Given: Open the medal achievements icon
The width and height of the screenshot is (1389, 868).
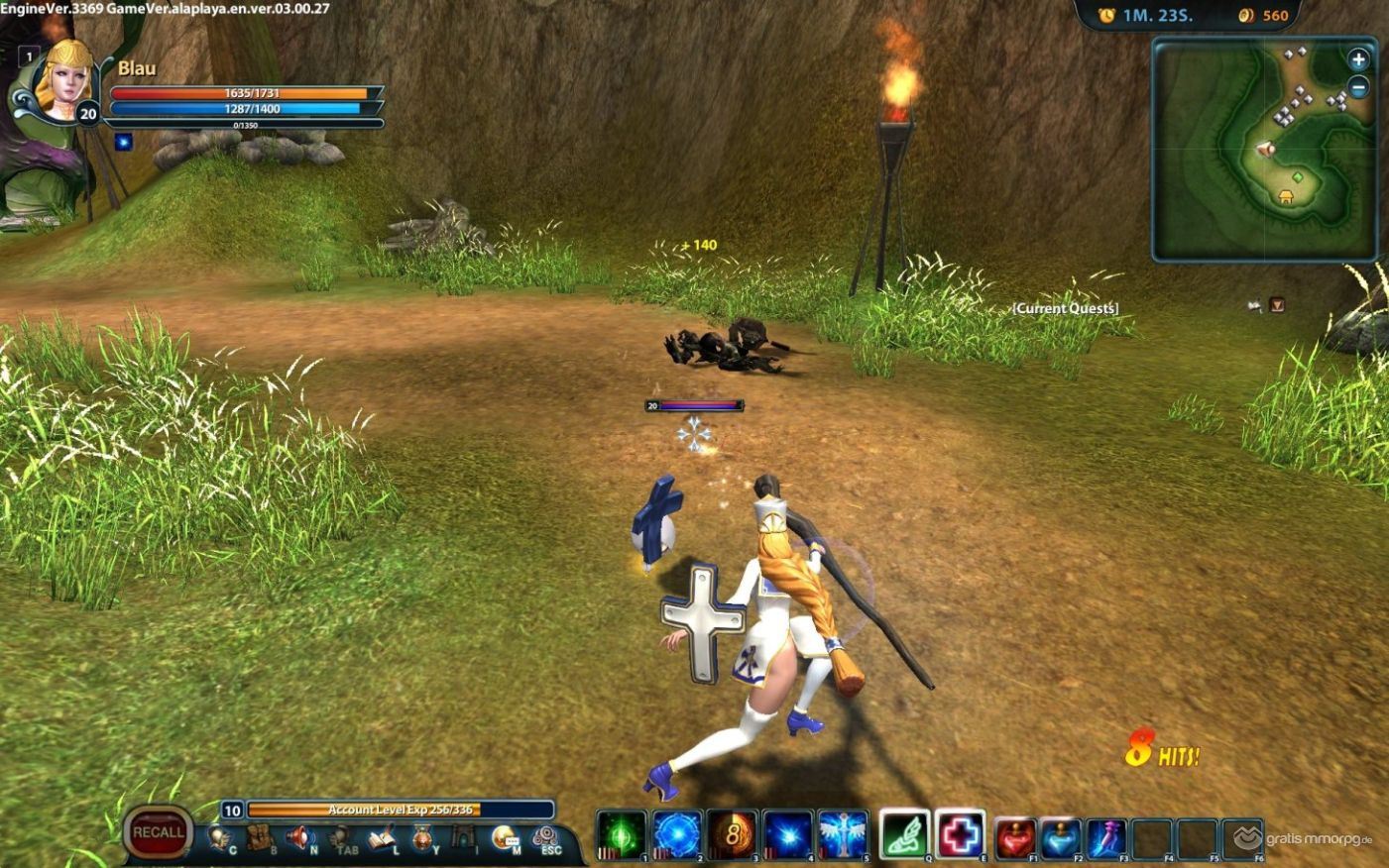Looking at the screenshot, I should click(x=422, y=839).
